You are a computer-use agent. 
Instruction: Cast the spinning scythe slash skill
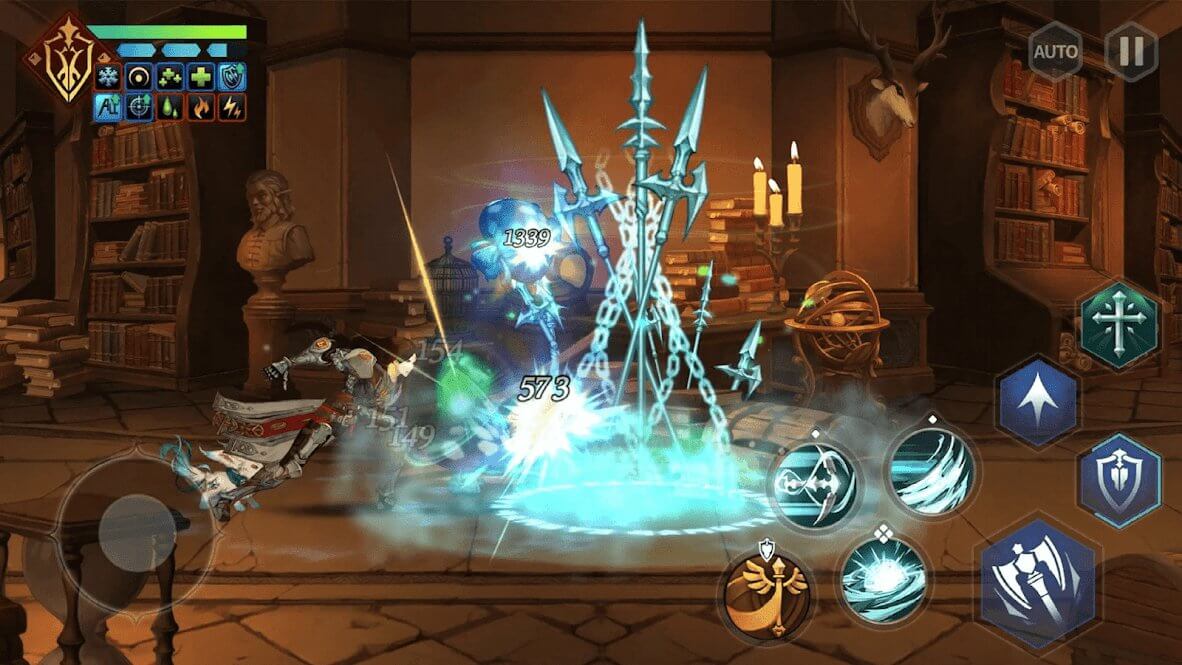[816, 480]
